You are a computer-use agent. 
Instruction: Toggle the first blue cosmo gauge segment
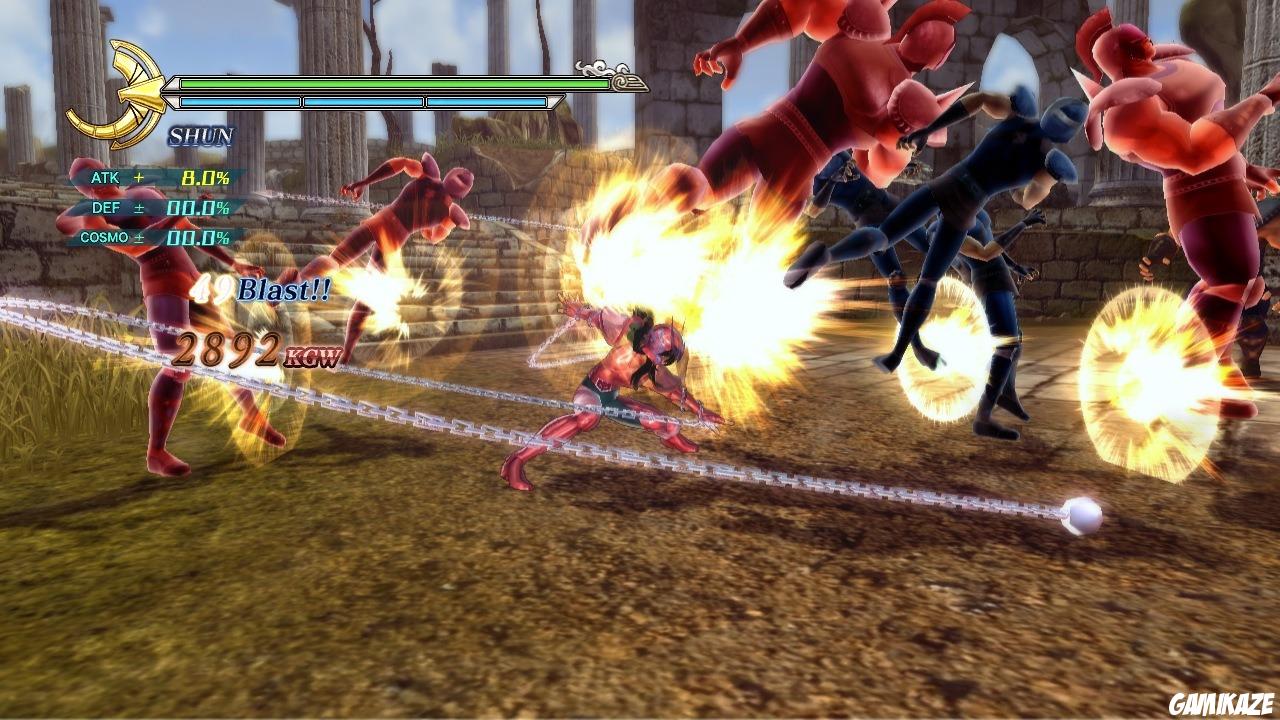pyautogui.click(x=240, y=100)
